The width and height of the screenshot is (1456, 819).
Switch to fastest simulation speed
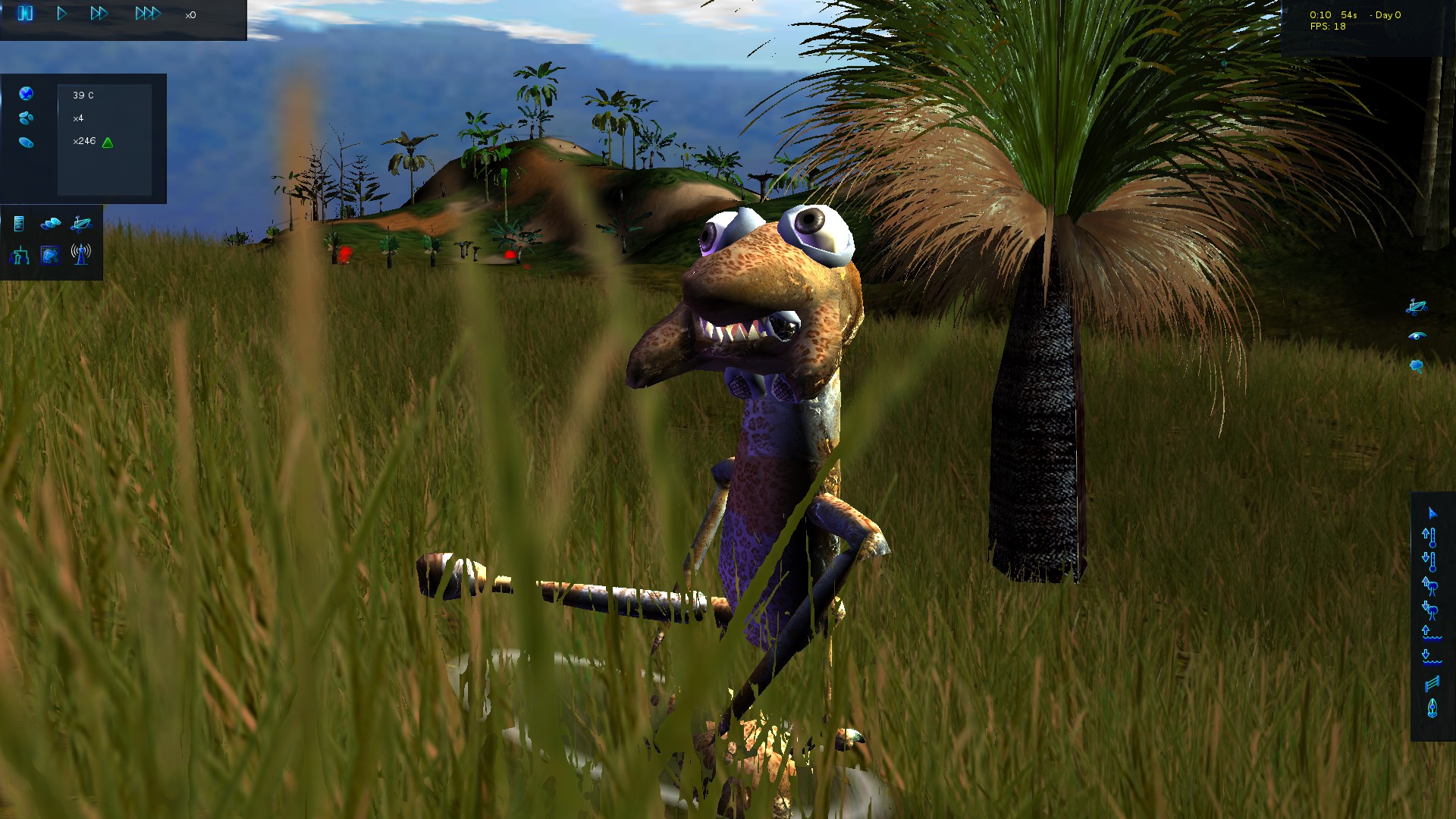(x=149, y=13)
